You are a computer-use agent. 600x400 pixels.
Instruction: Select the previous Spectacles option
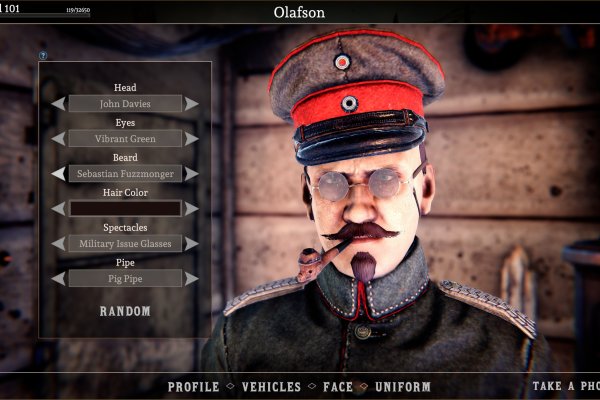(x=59, y=243)
